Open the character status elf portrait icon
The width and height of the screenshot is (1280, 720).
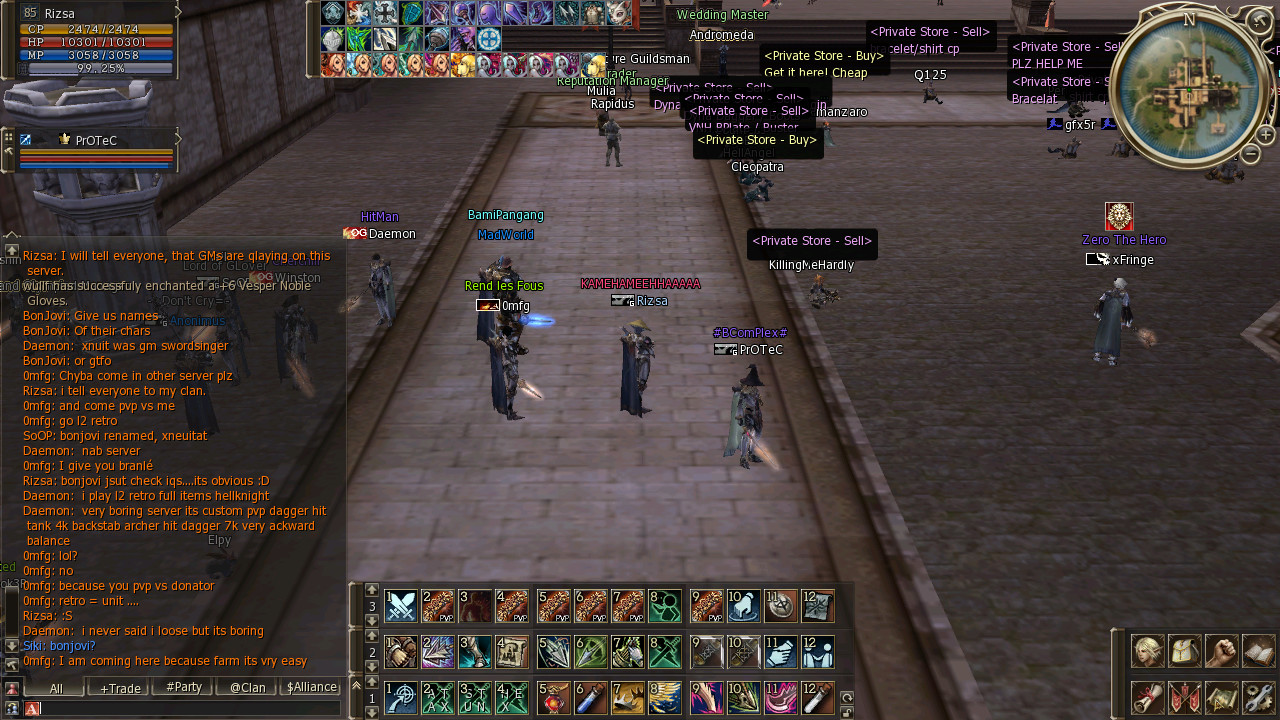tap(1146, 651)
